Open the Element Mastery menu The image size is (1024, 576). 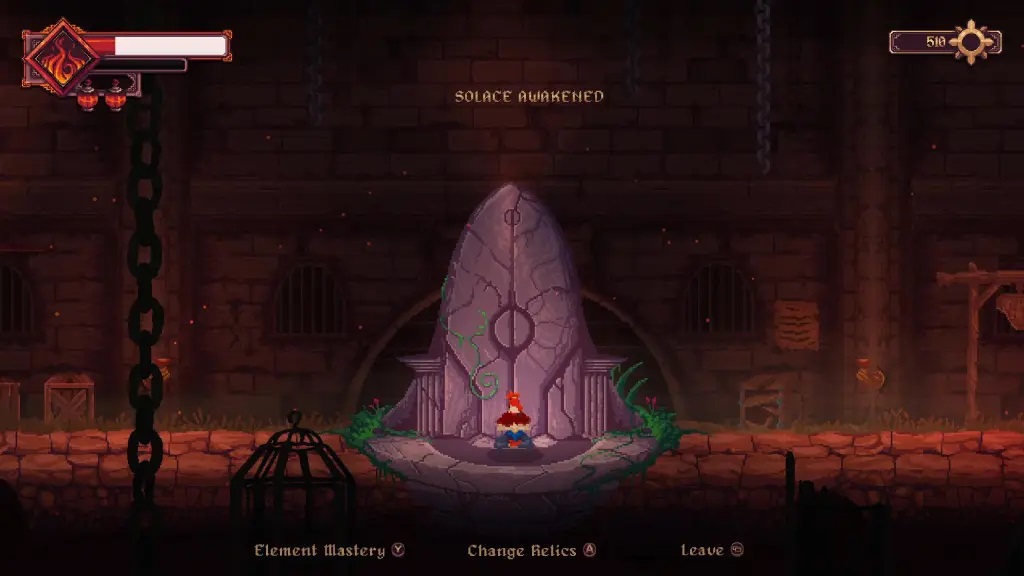coord(328,550)
